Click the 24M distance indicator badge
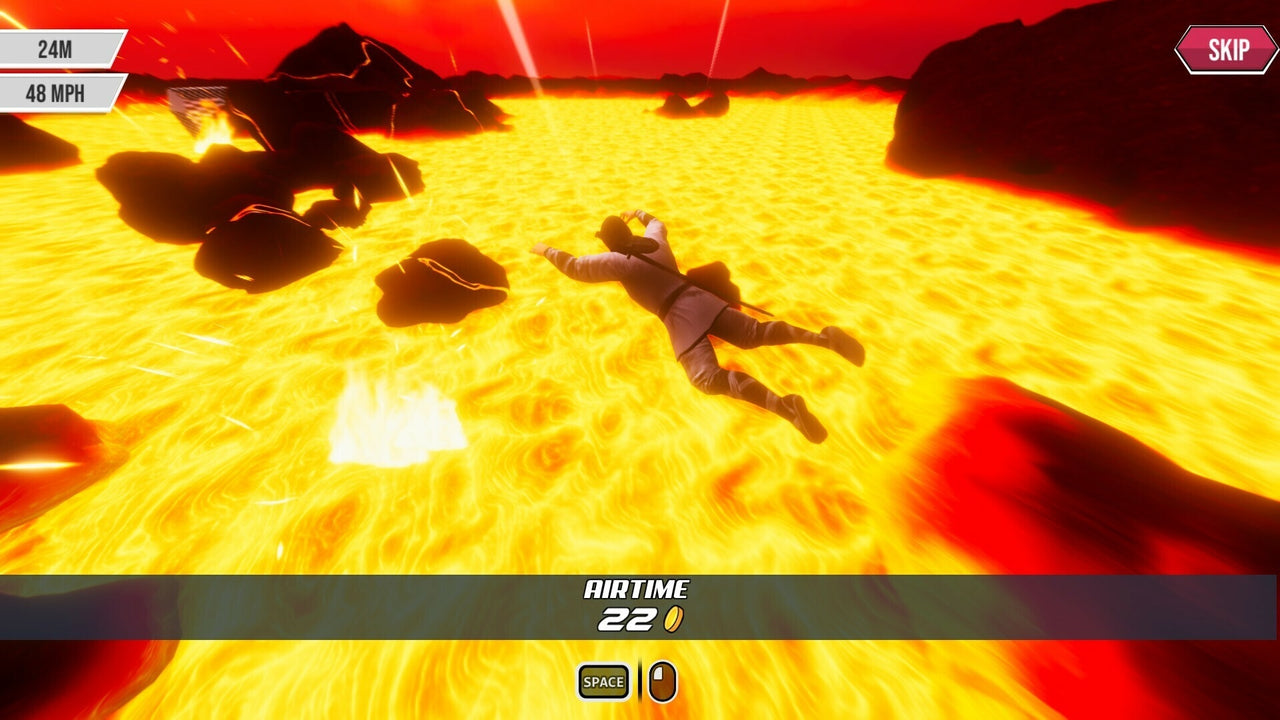Viewport: 1280px width, 720px height. pyautogui.click(x=53, y=46)
